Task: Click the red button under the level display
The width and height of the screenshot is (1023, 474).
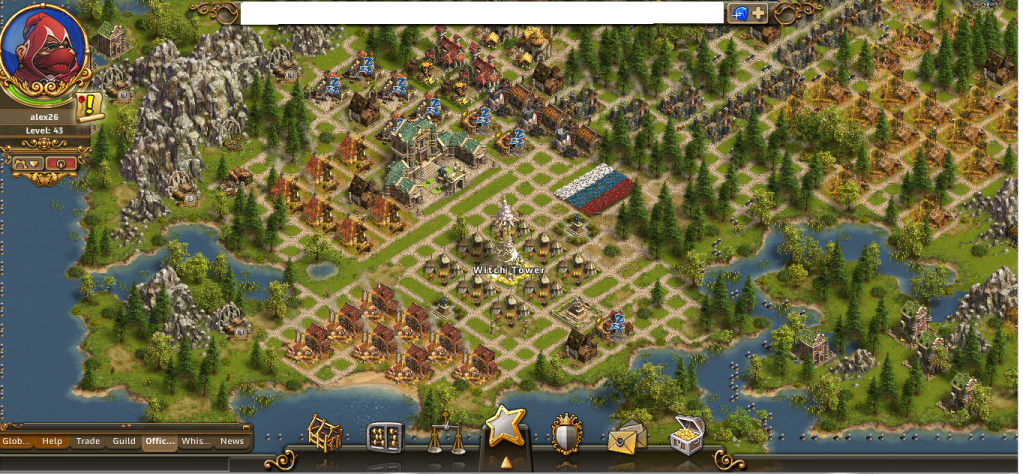Action: click(x=62, y=162)
